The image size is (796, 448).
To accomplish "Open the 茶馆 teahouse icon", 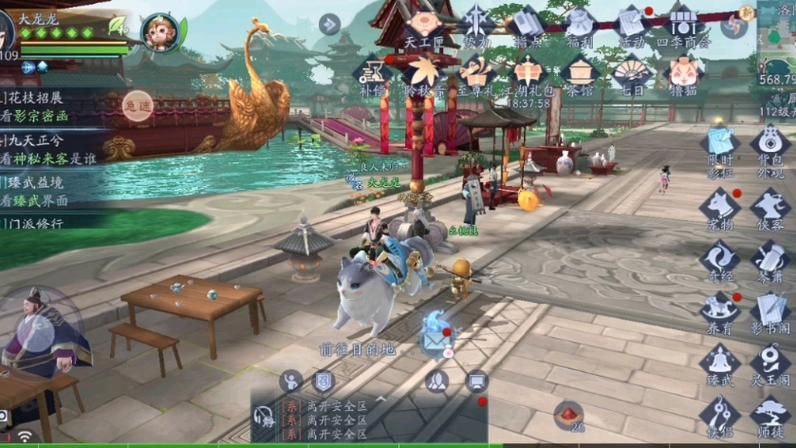I will [x=580, y=73].
